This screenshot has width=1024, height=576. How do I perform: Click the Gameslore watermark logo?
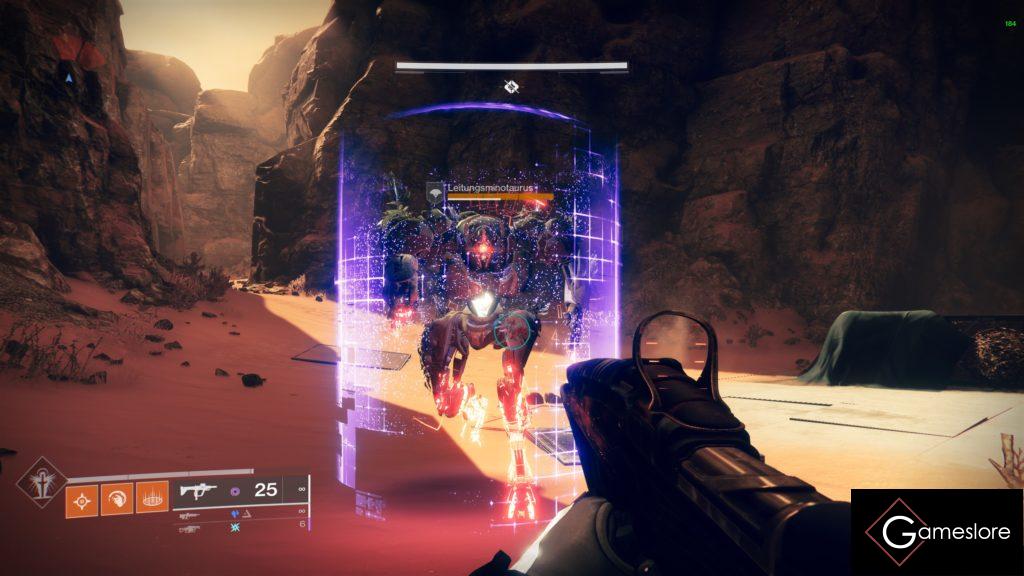pos(937,532)
